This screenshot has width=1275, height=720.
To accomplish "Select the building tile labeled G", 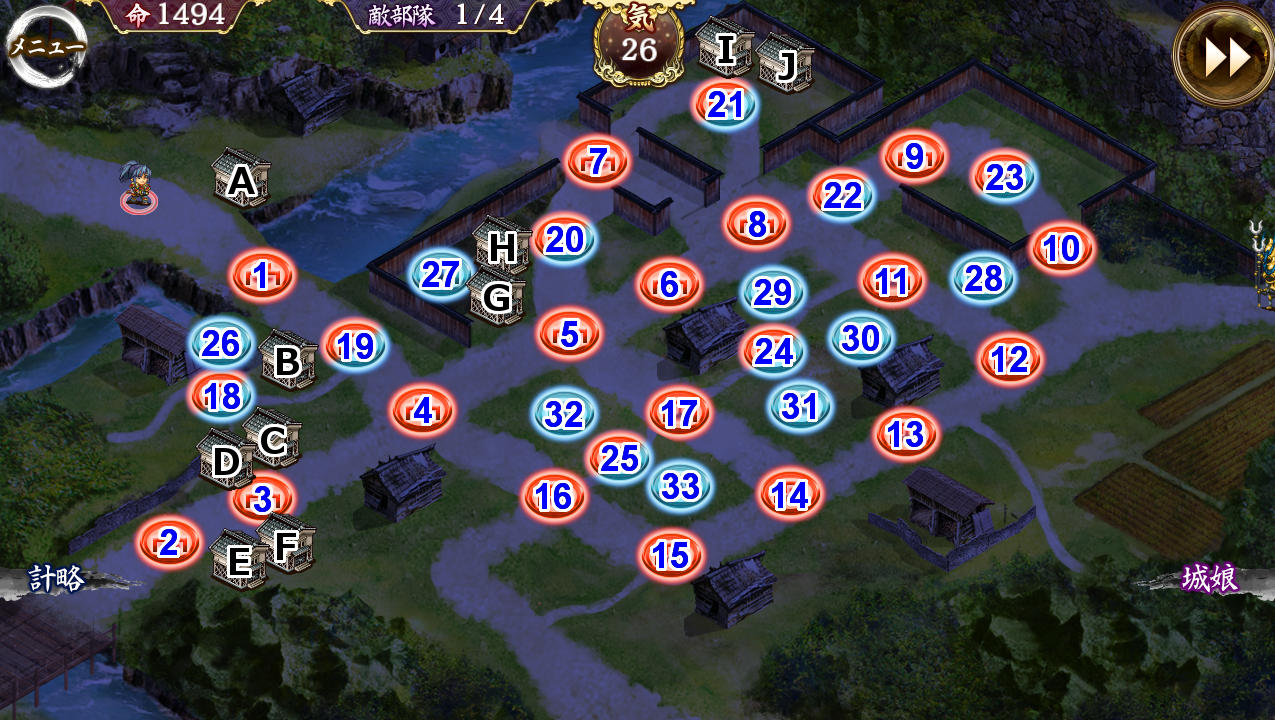I will tap(497, 296).
